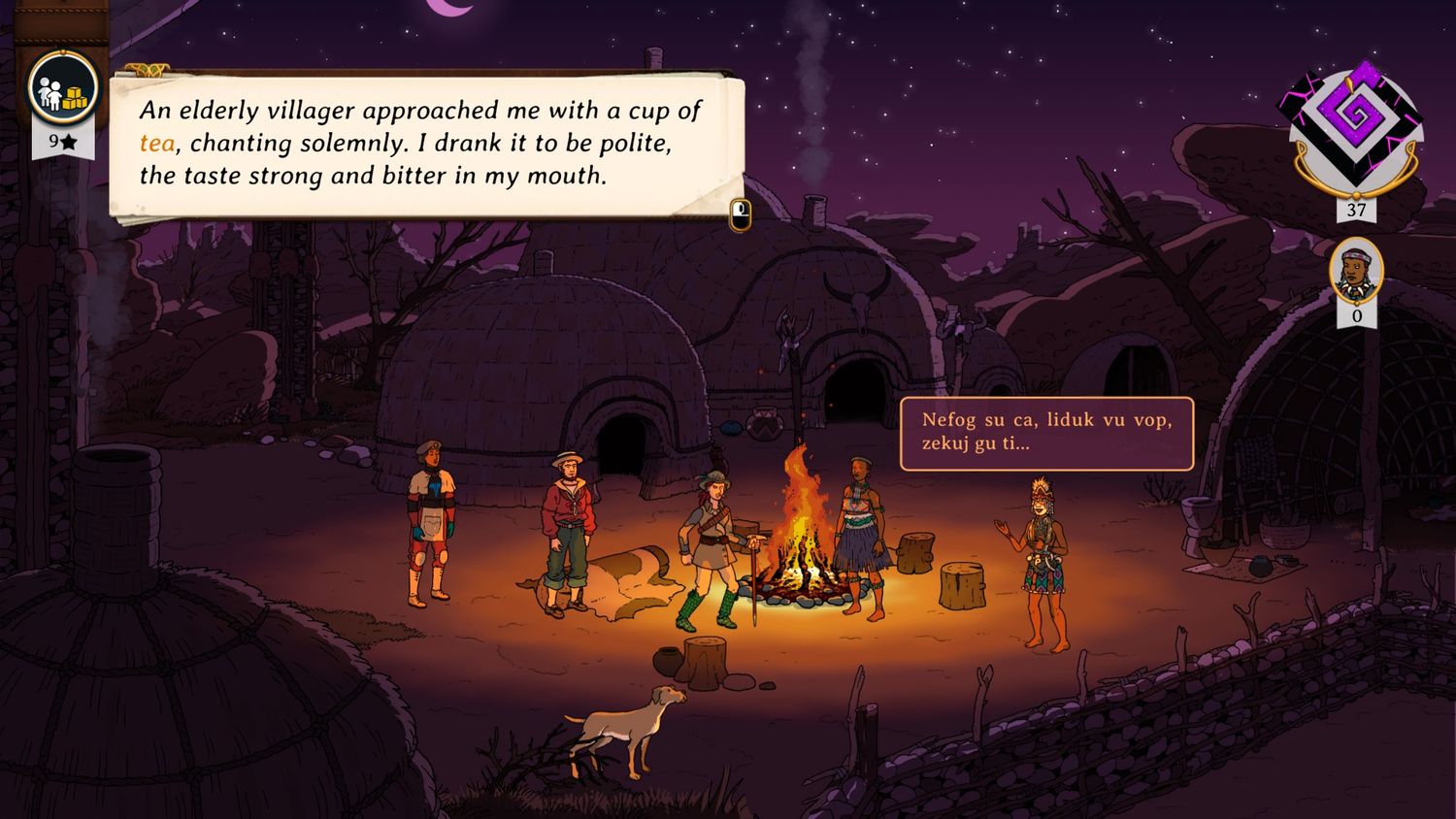
Task: Click the highlighted word tea
Action: [157, 144]
